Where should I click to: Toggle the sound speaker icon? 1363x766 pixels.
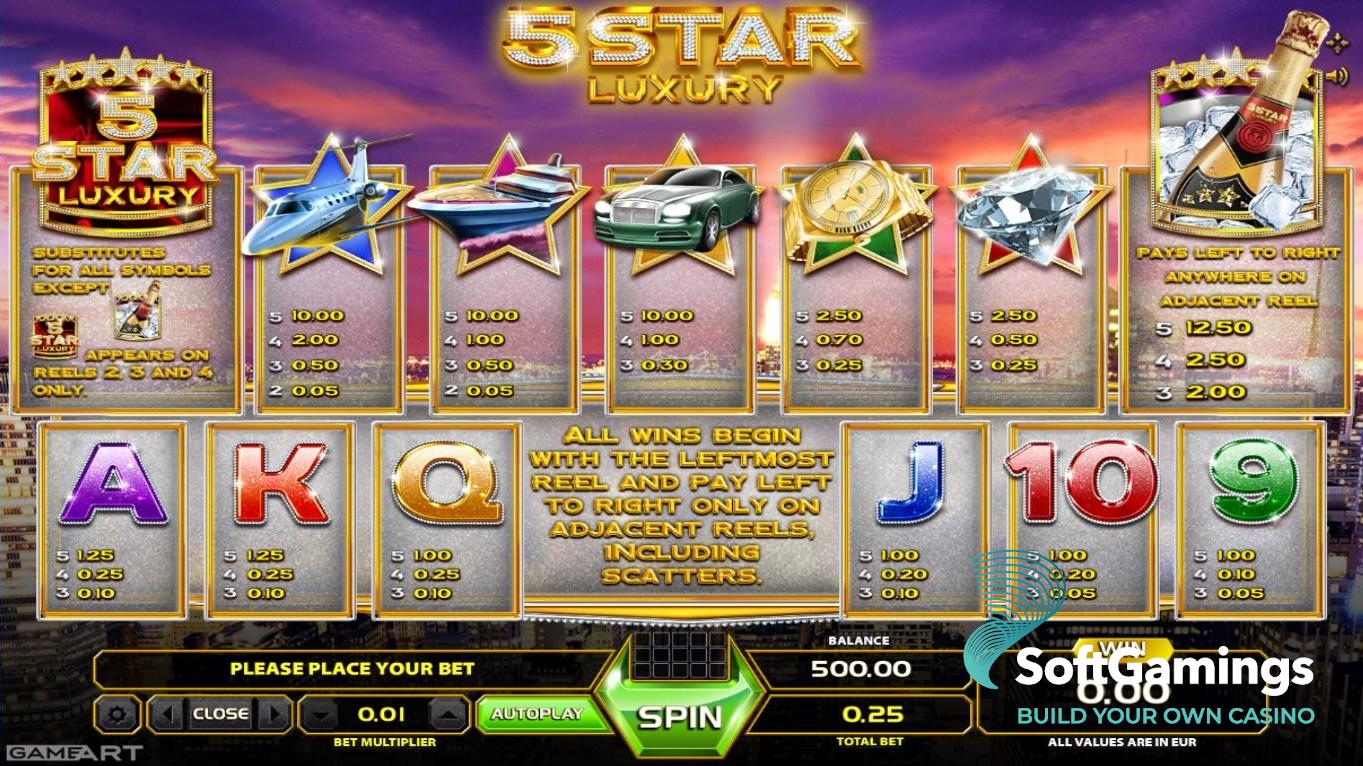click(1337, 76)
